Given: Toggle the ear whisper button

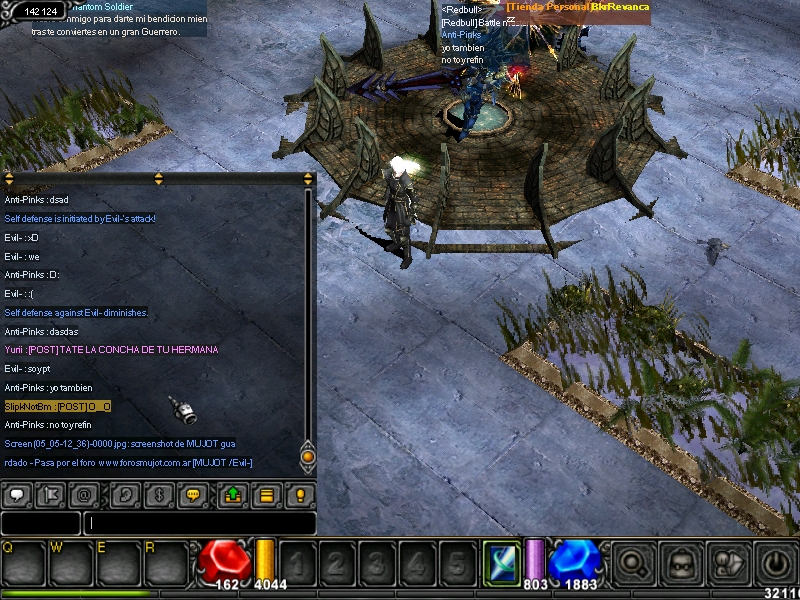Looking at the screenshot, I should tap(125, 495).
